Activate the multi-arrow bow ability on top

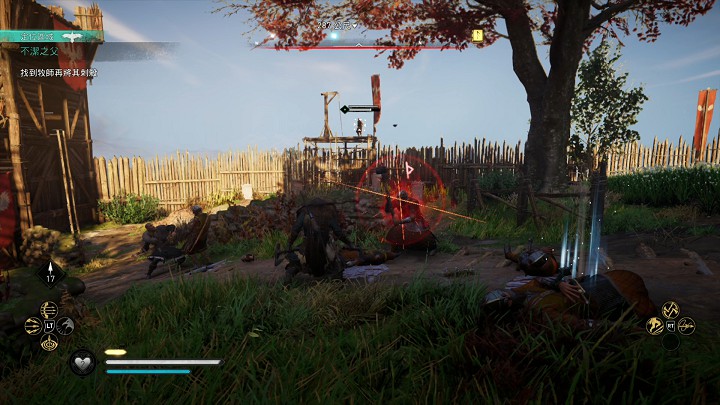click(x=49, y=309)
